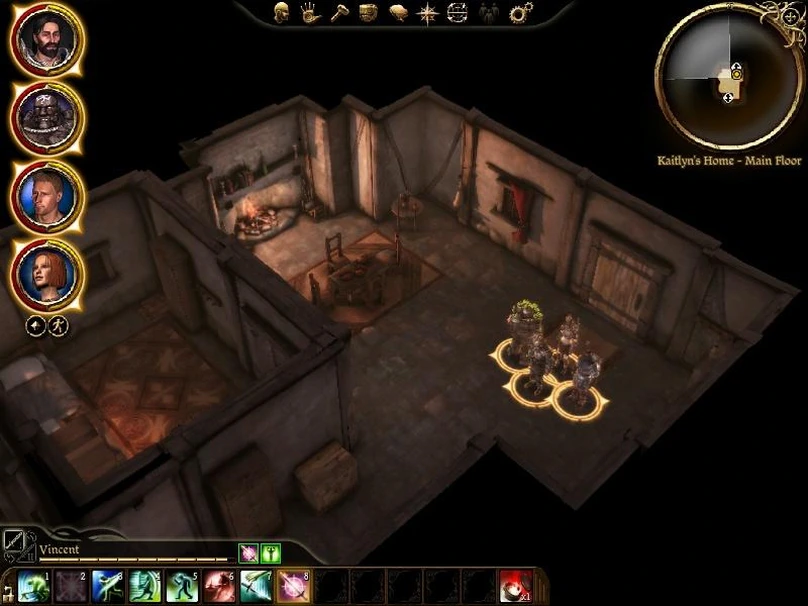Use the winged ability in slot 3

tap(107, 585)
